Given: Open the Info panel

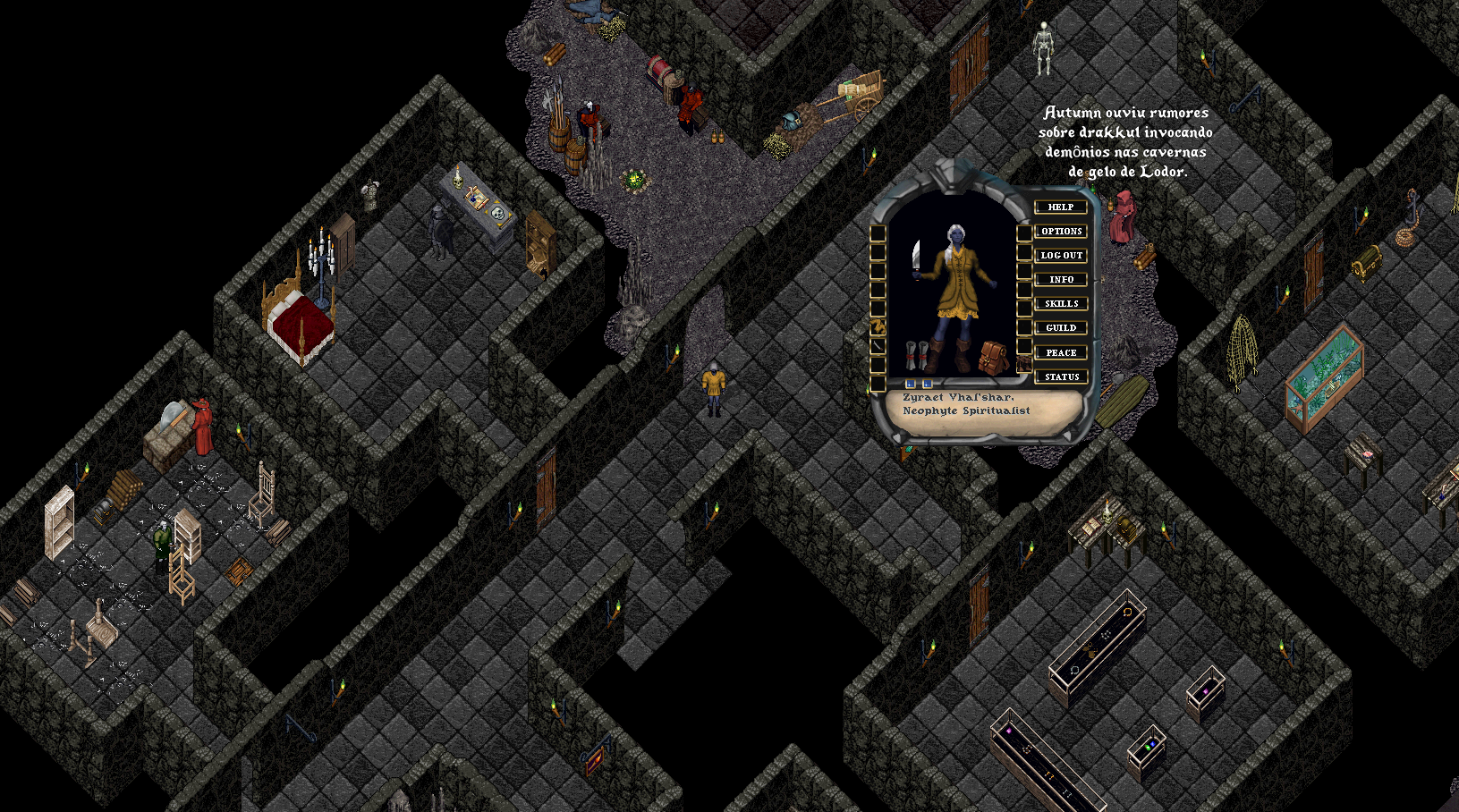Looking at the screenshot, I should (1061, 280).
